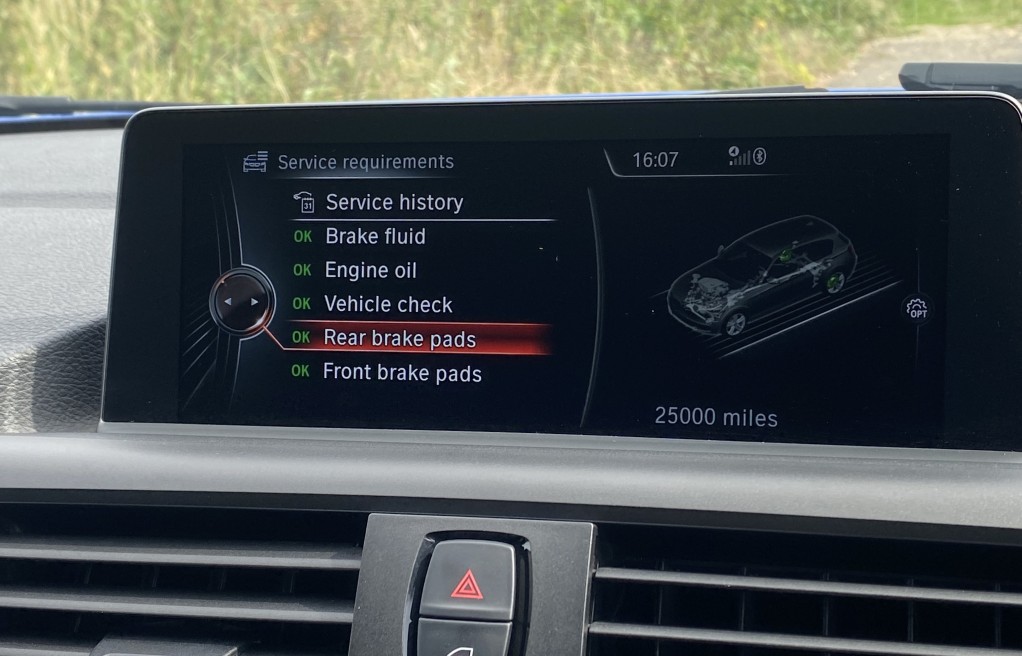Screen dimensions: 1022x656
Task: Show Front brake pads status
Action: 402,374
